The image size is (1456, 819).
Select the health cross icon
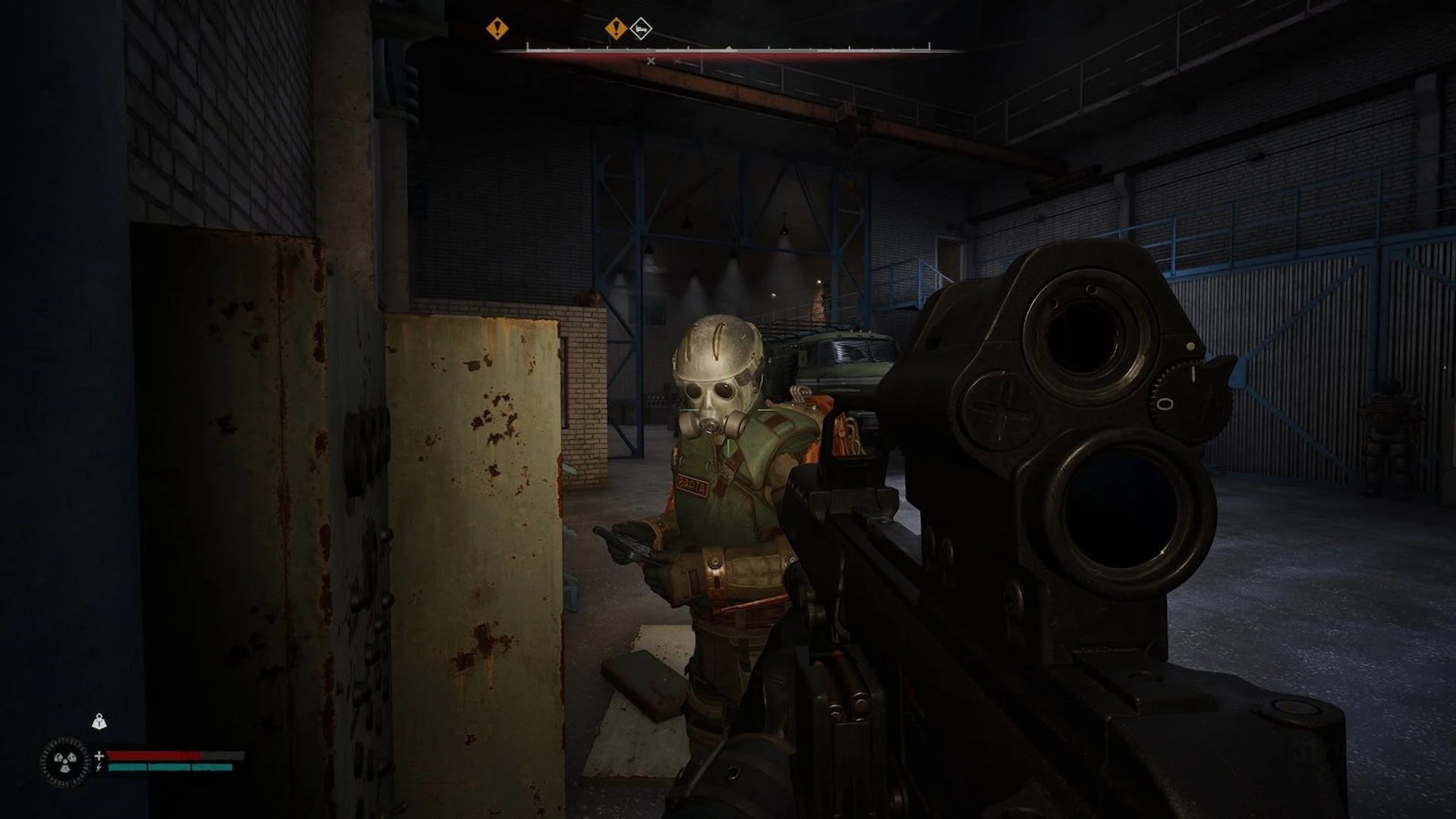[x=99, y=756]
